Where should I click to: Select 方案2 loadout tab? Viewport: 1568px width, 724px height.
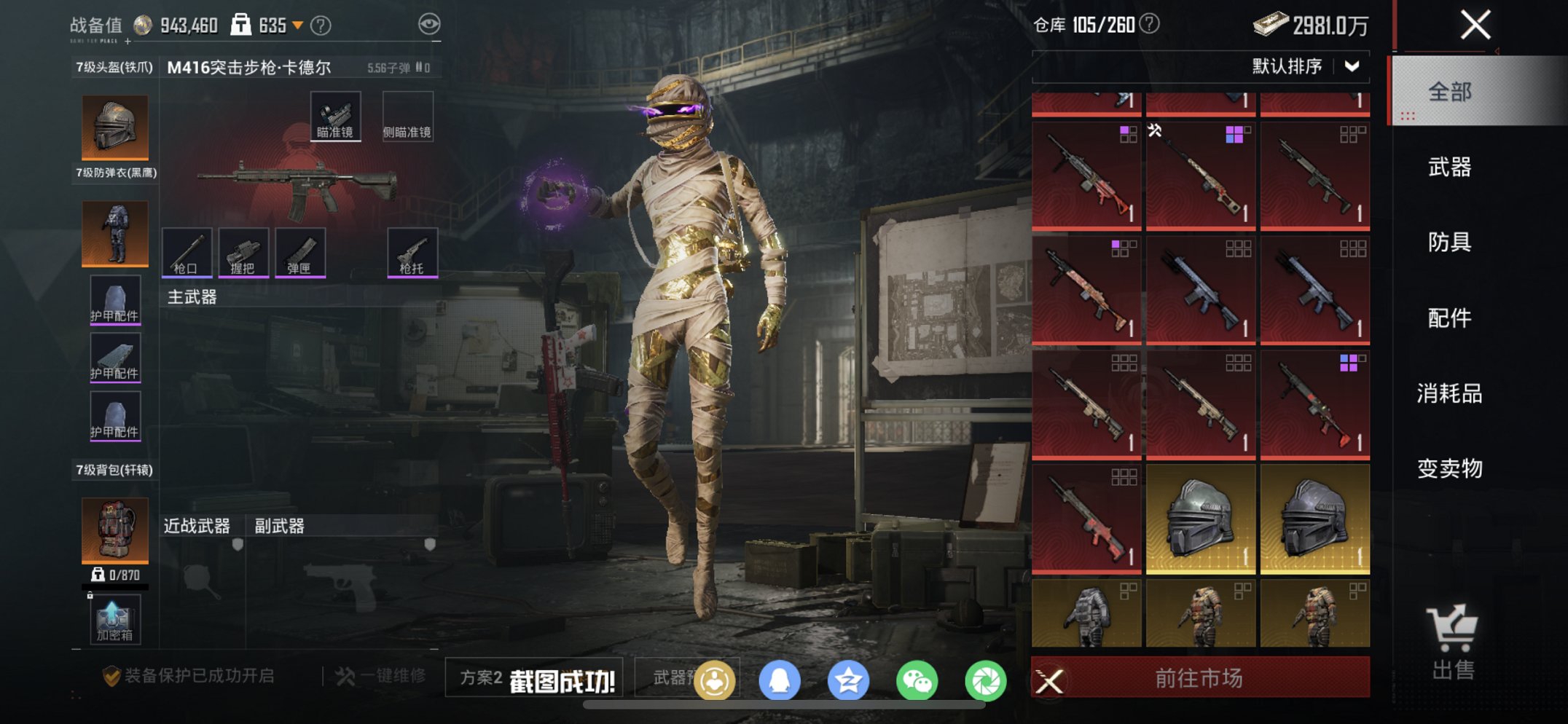pyautogui.click(x=481, y=678)
